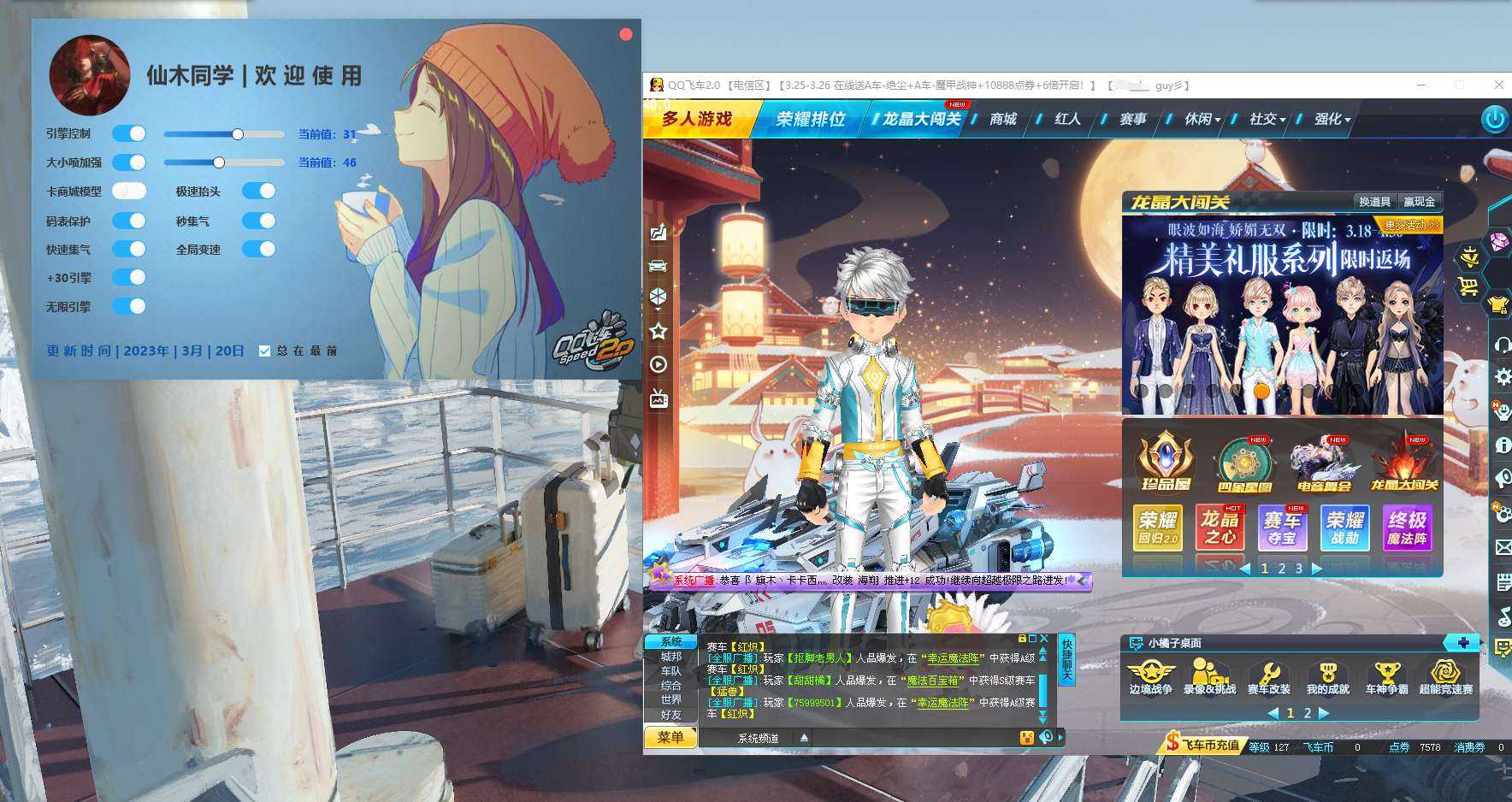Viewport: 1512px width, 802px height.
Task: Open the 终极魔法阵 tile
Action: (x=1407, y=528)
